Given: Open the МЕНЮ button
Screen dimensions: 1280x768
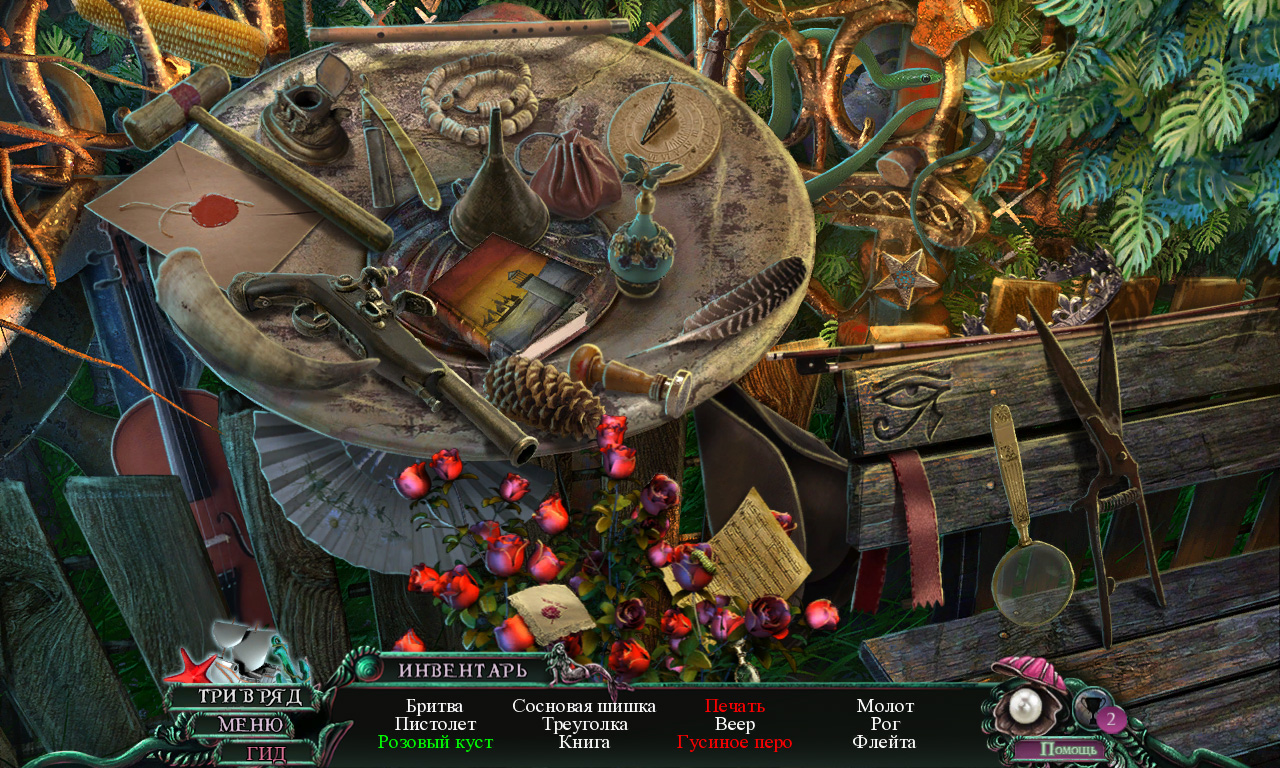Looking at the screenshot, I should (254, 725).
